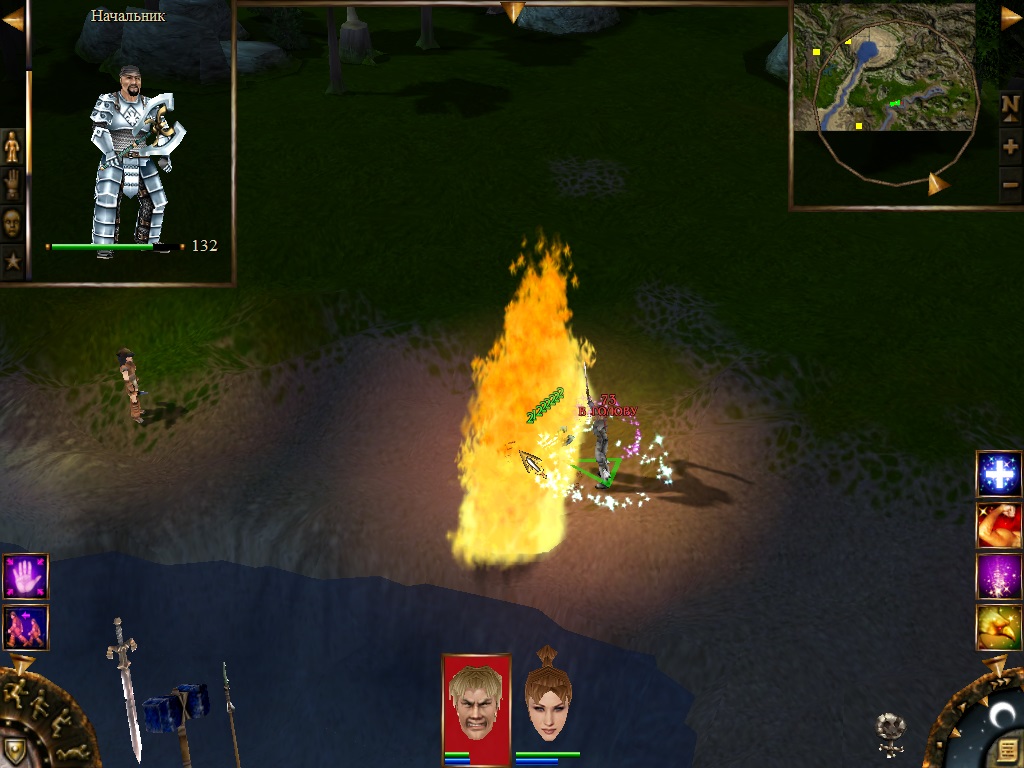The width and height of the screenshot is (1024, 768).
Task: Show the body figure tab of target
Action: point(12,147)
